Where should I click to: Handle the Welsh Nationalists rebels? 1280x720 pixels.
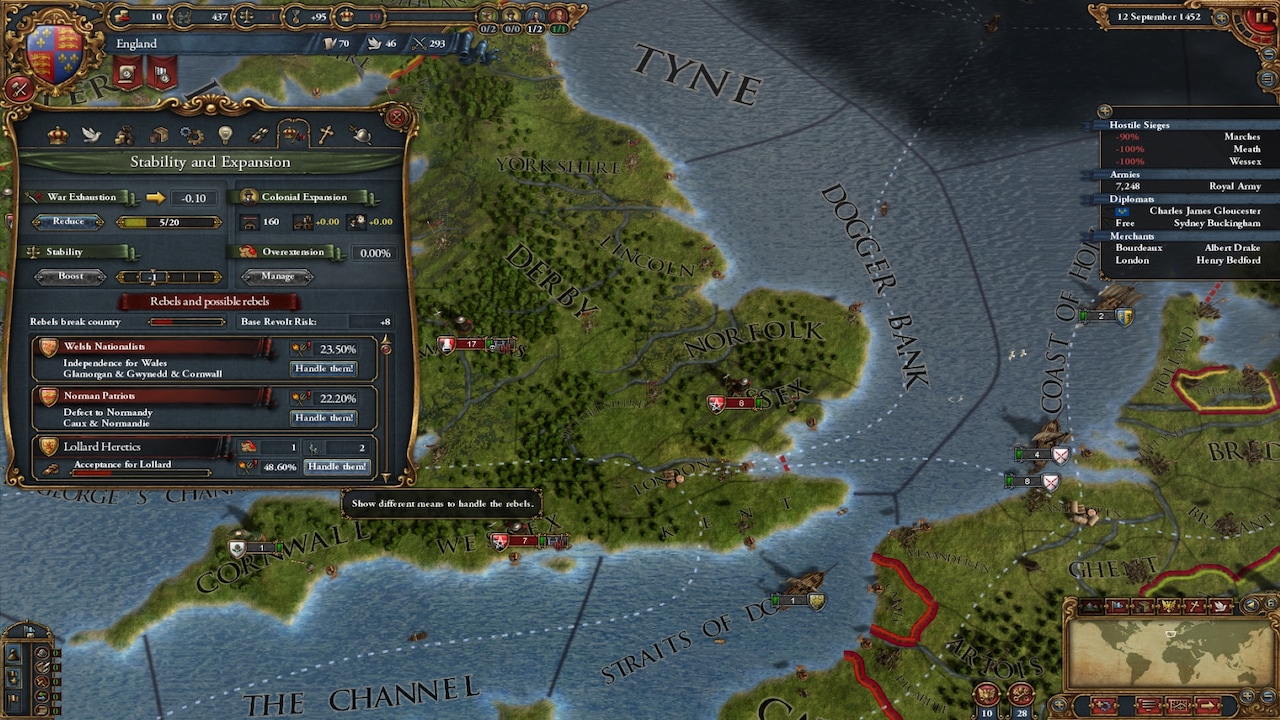pyautogui.click(x=323, y=368)
